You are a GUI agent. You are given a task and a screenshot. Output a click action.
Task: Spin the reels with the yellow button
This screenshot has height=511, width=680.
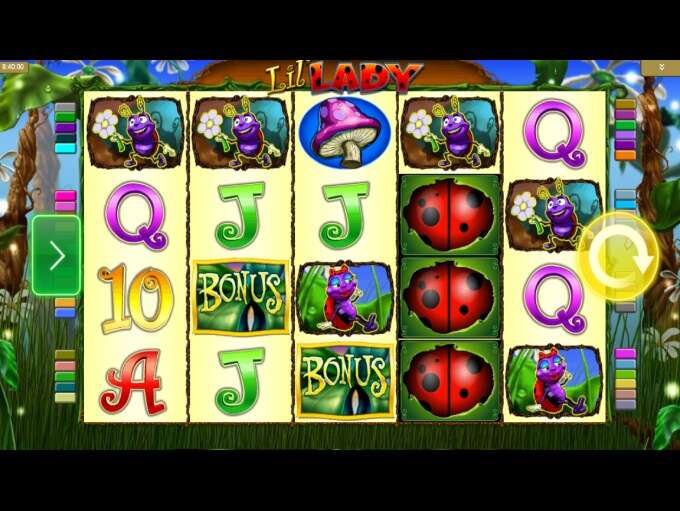[x=618, y=256]
